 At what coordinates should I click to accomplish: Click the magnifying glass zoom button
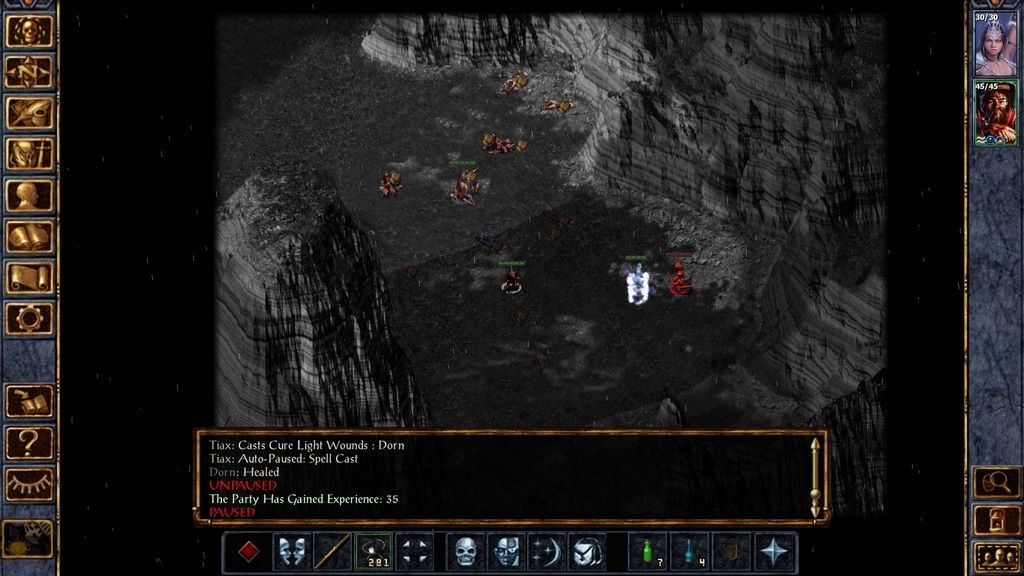click(x=996, y=483)
